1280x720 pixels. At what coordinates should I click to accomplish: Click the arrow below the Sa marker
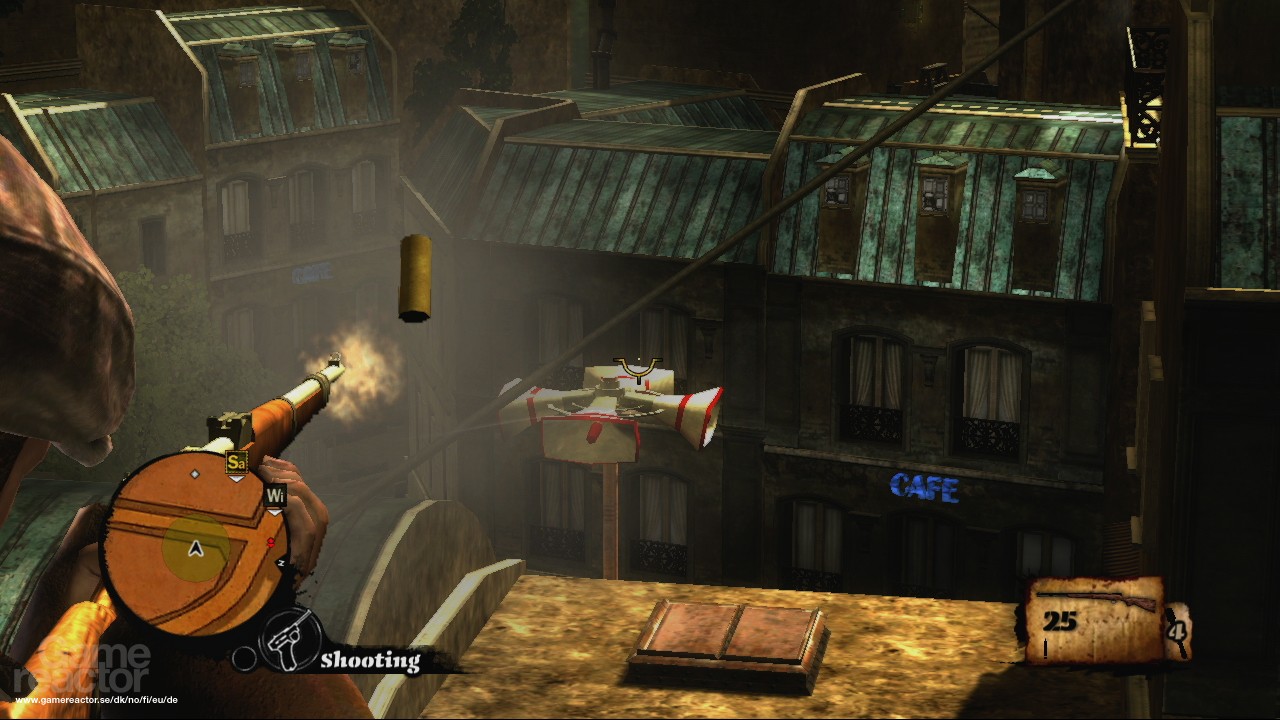pyautogui.click(x=236, y=479)
